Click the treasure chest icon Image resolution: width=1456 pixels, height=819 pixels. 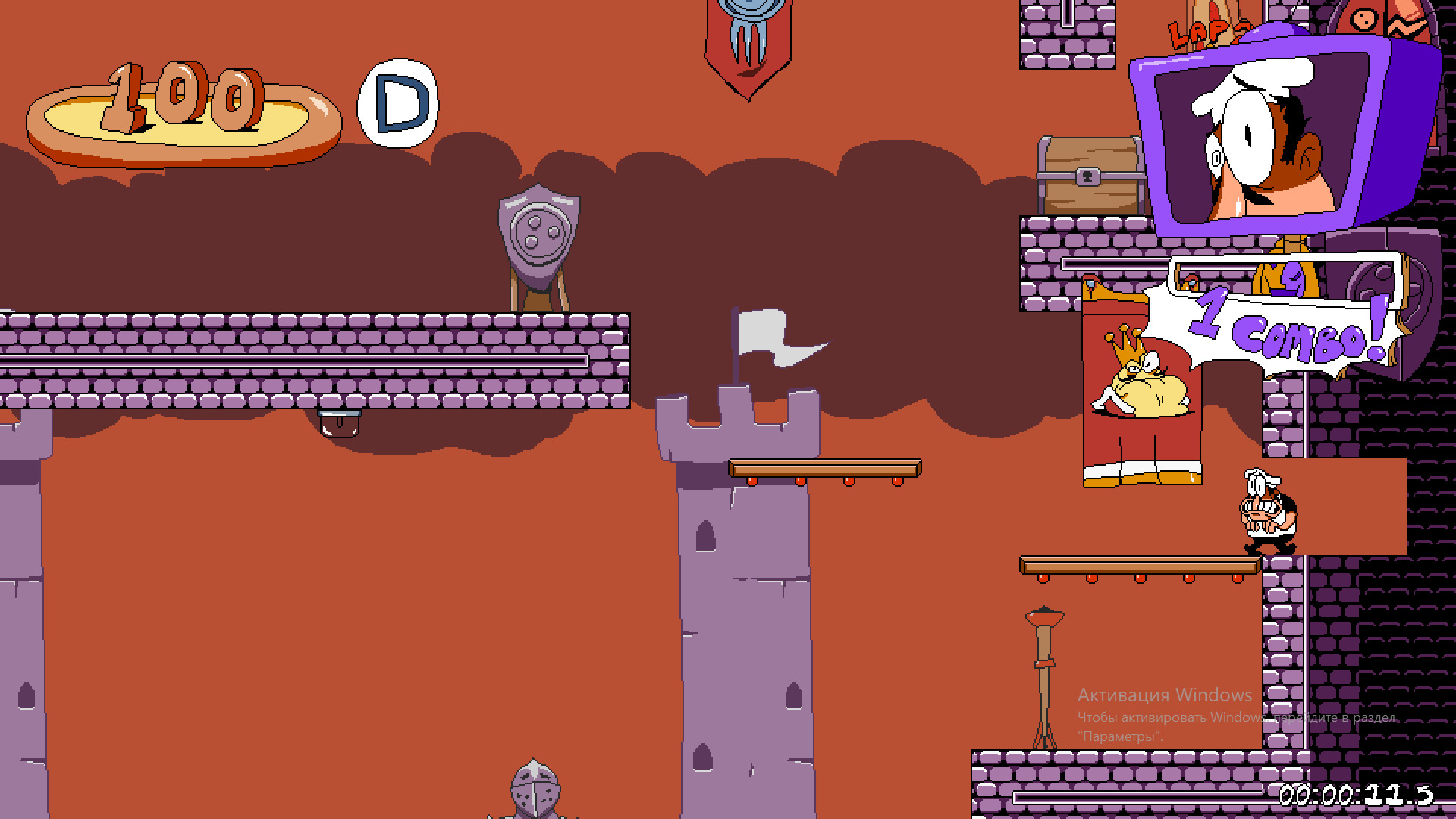1092,174
